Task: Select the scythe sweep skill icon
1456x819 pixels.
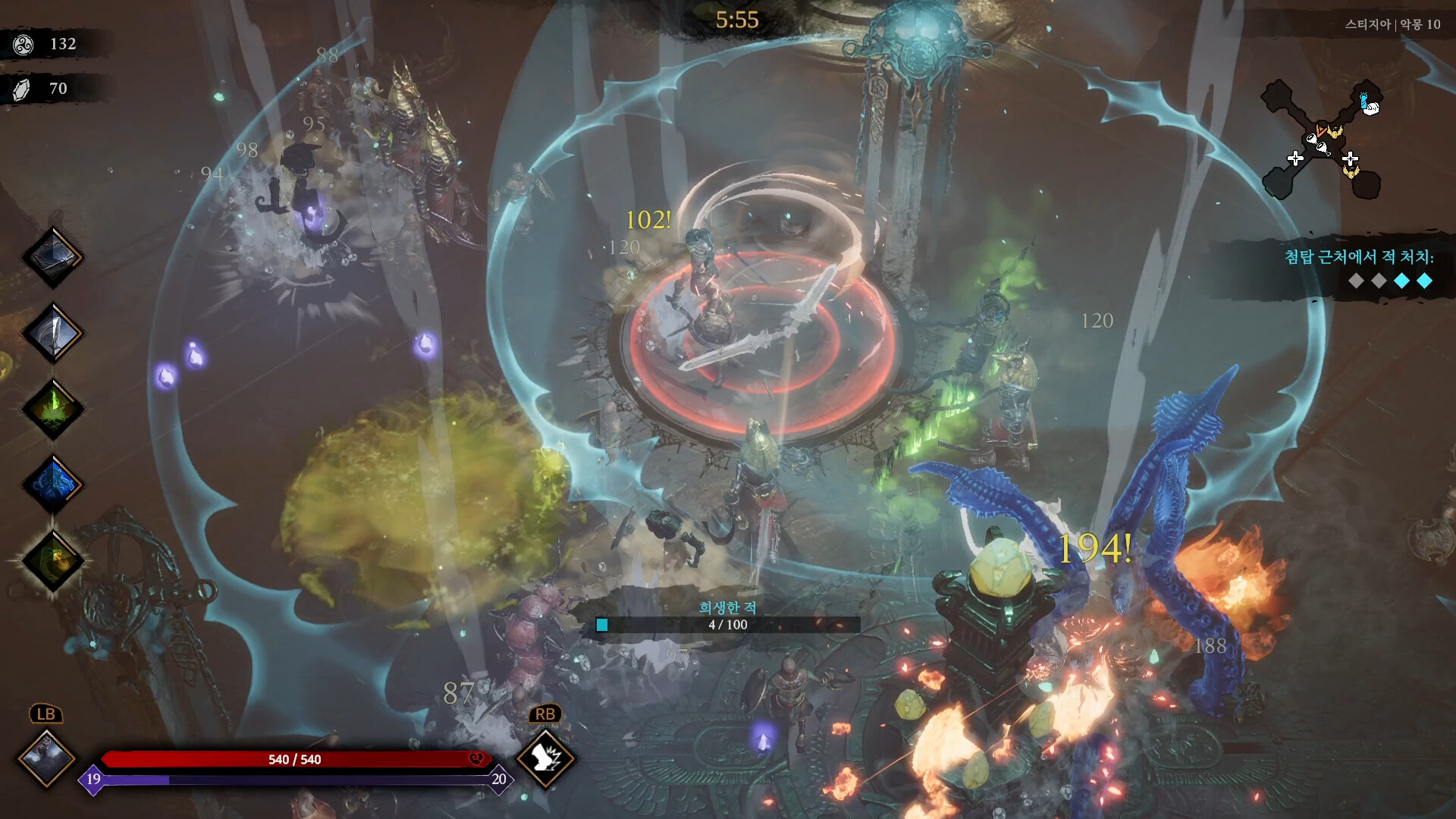Action: click(52, 258)
